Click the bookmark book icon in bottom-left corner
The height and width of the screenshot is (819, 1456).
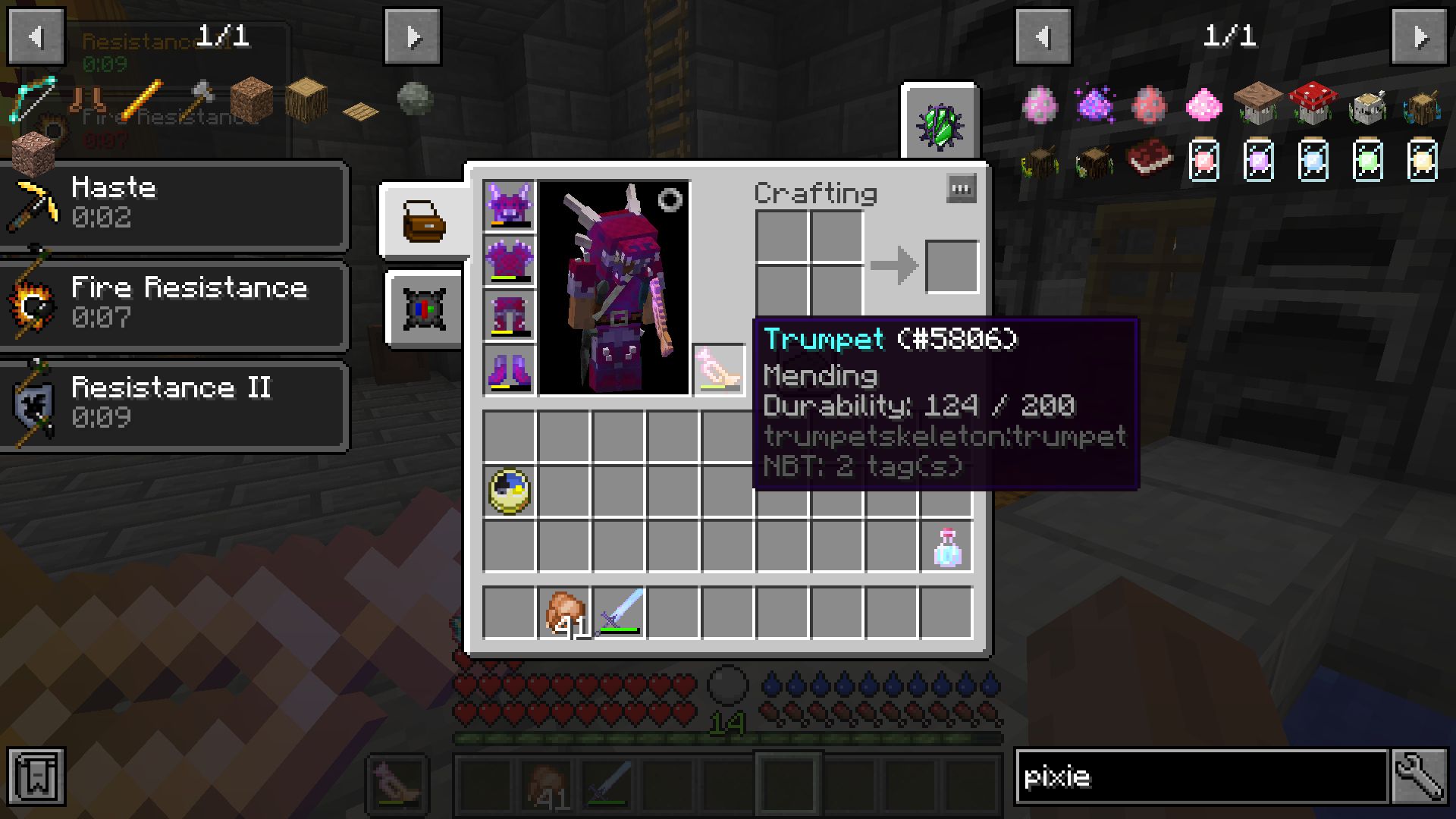(36, 777)
